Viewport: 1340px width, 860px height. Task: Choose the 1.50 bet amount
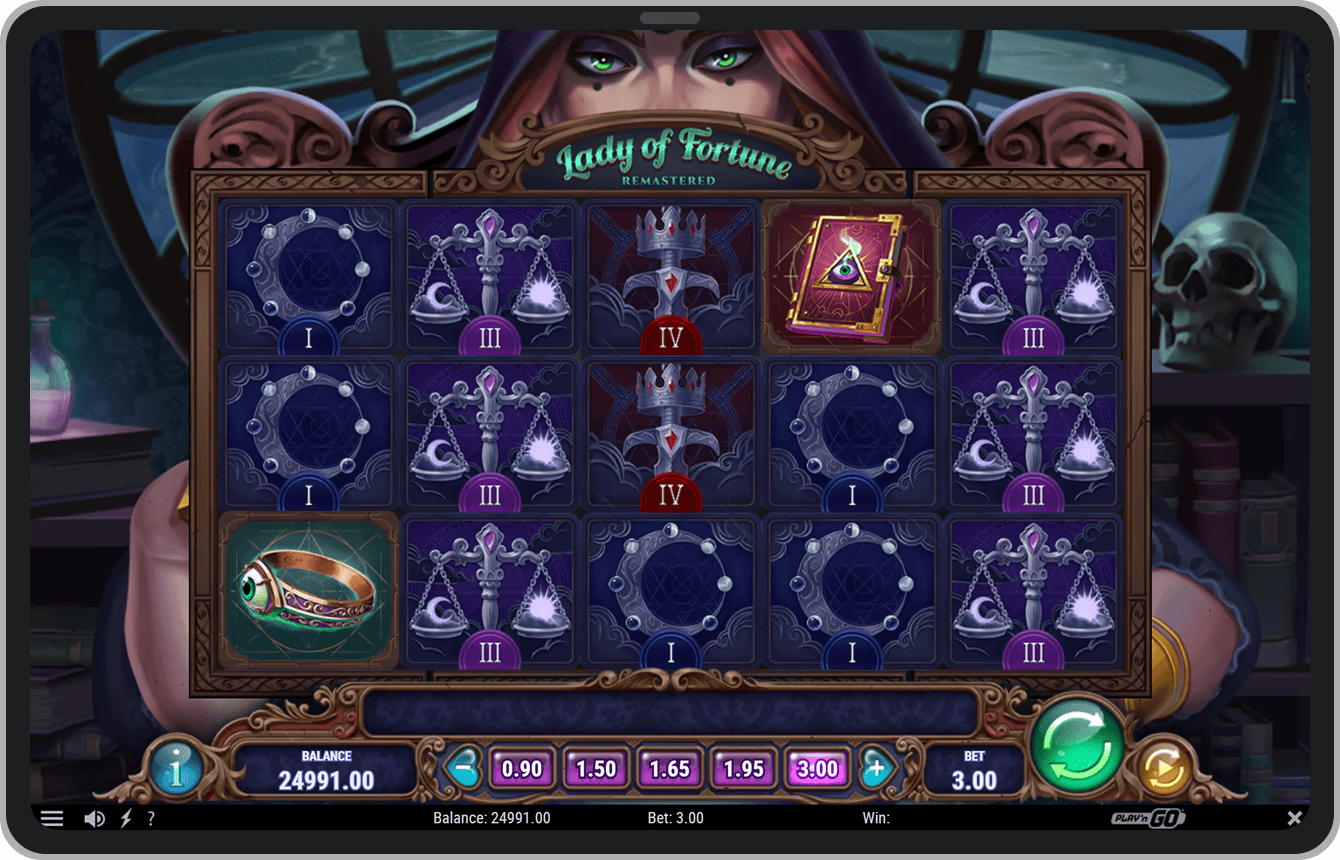pyautogui.click(x=596, y=769)
